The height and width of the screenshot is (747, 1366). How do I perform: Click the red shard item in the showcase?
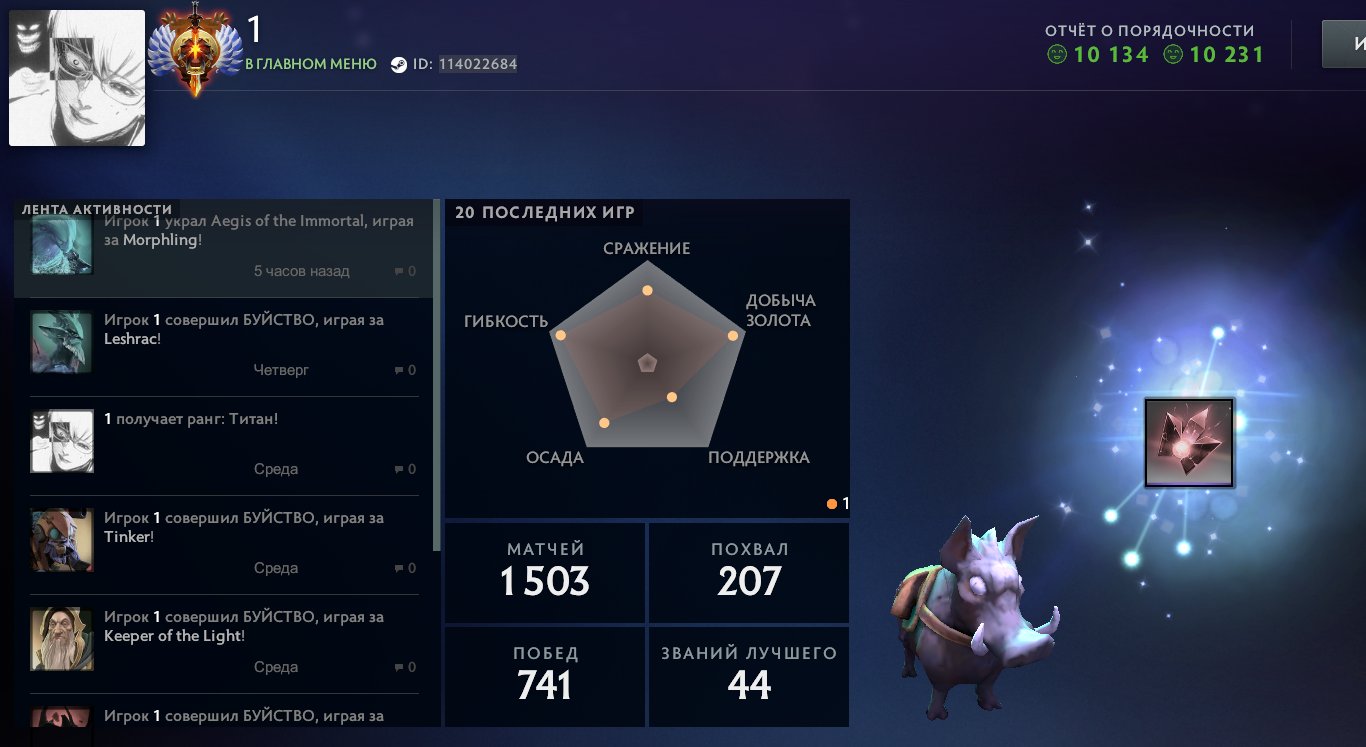(x=1189, y=442)
